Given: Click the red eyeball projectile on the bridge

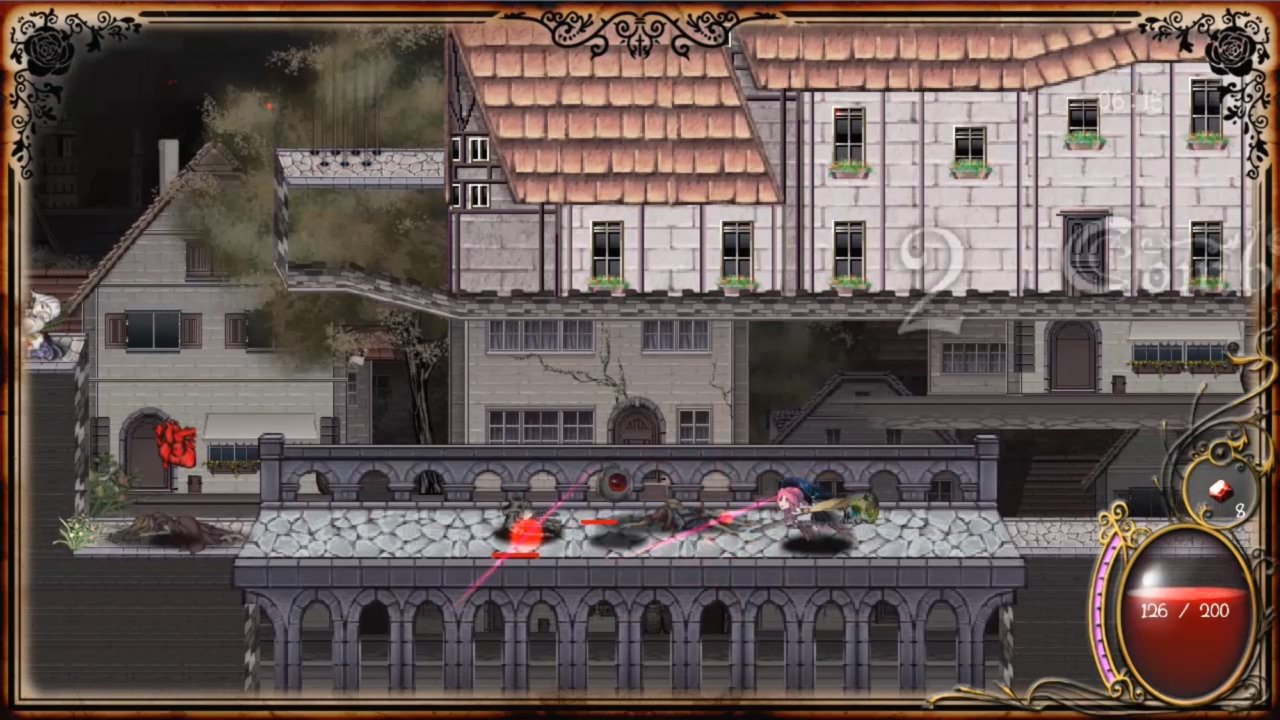Looking at the screenshot, I should [616, 482].
